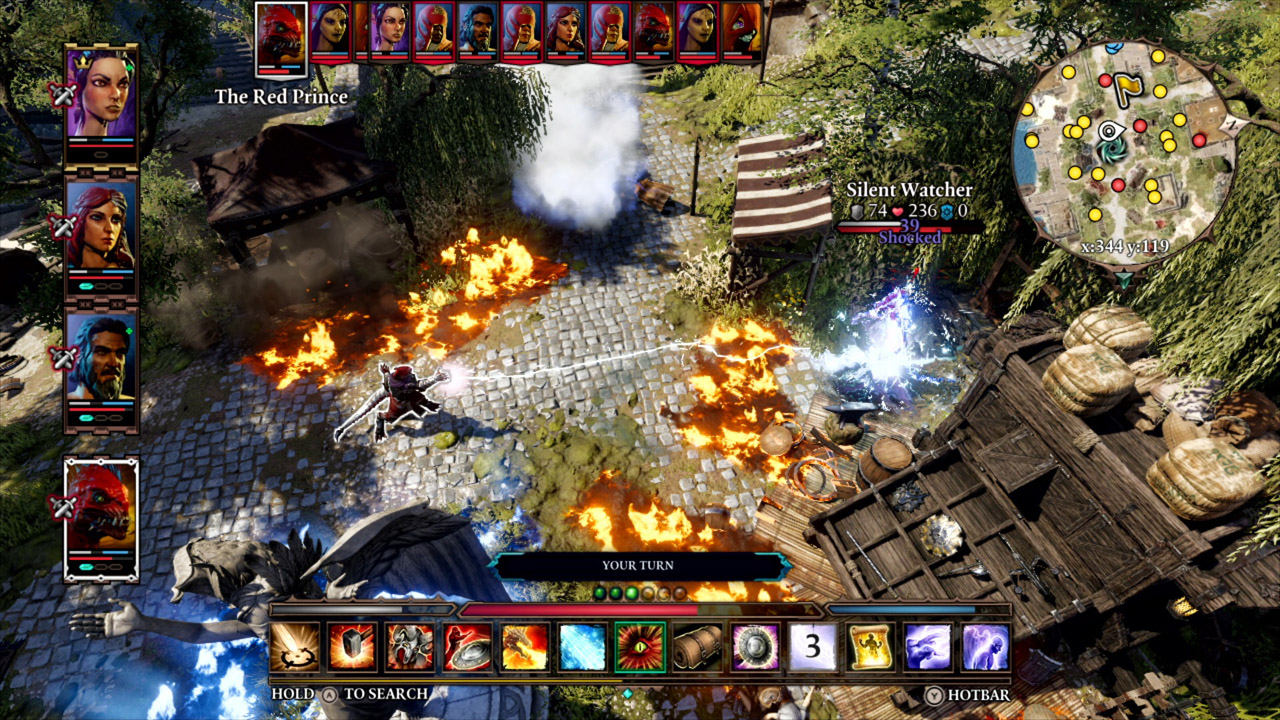The width and height of the screenshot is (1280, 720).
Task: Click the YOUR TURN banner
Action: (640, 565)
